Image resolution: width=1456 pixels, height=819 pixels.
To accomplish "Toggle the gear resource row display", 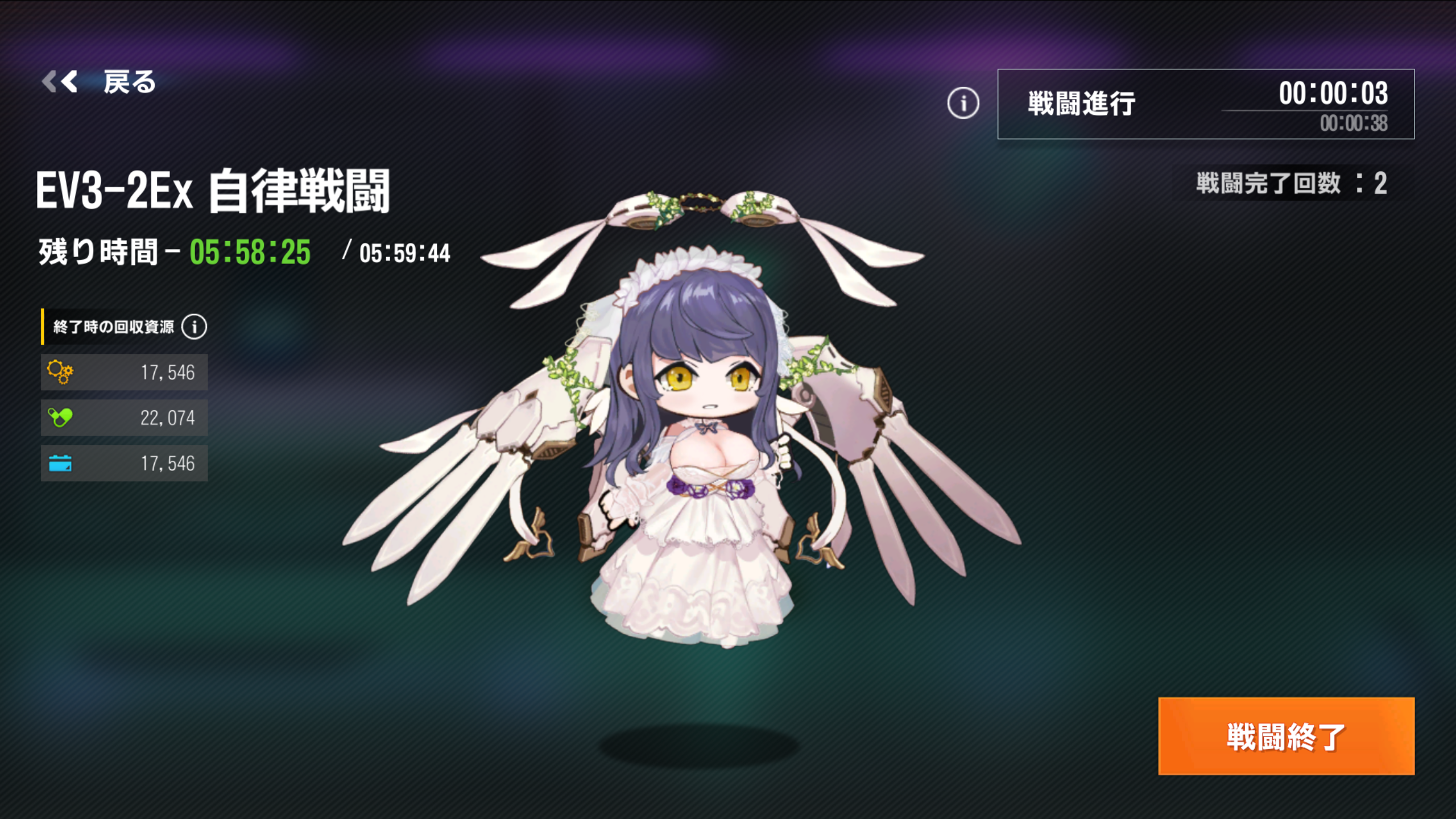I will (124, 372).
